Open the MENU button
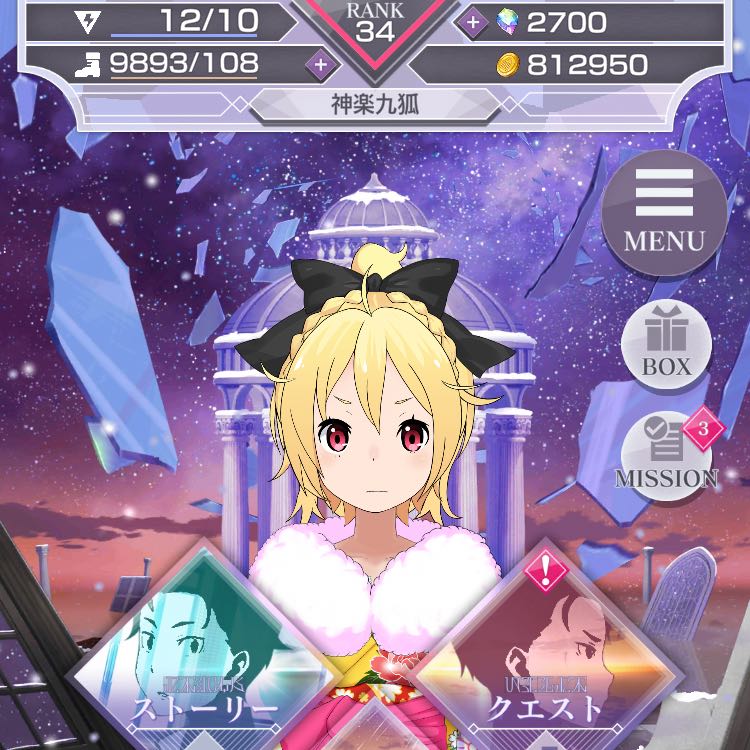Viewport: 750px width, 750px height. [x=664, y=214]
